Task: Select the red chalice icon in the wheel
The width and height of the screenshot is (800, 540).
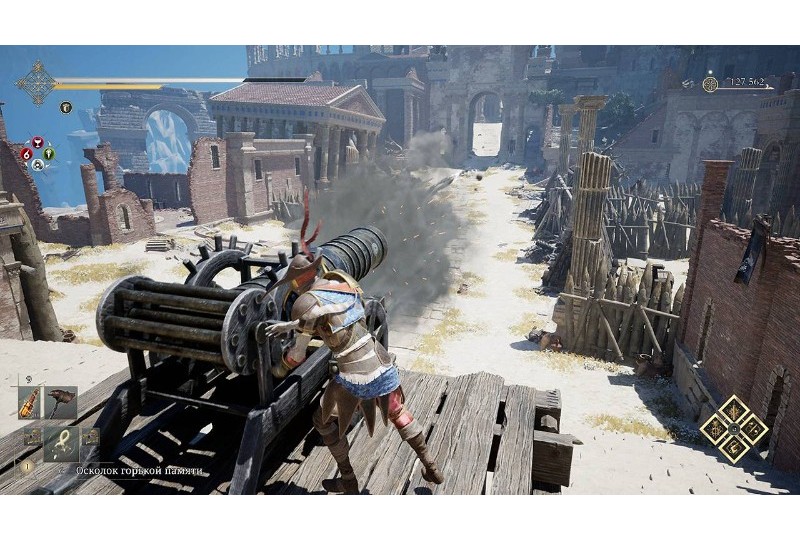Action: tap(38, 143)
